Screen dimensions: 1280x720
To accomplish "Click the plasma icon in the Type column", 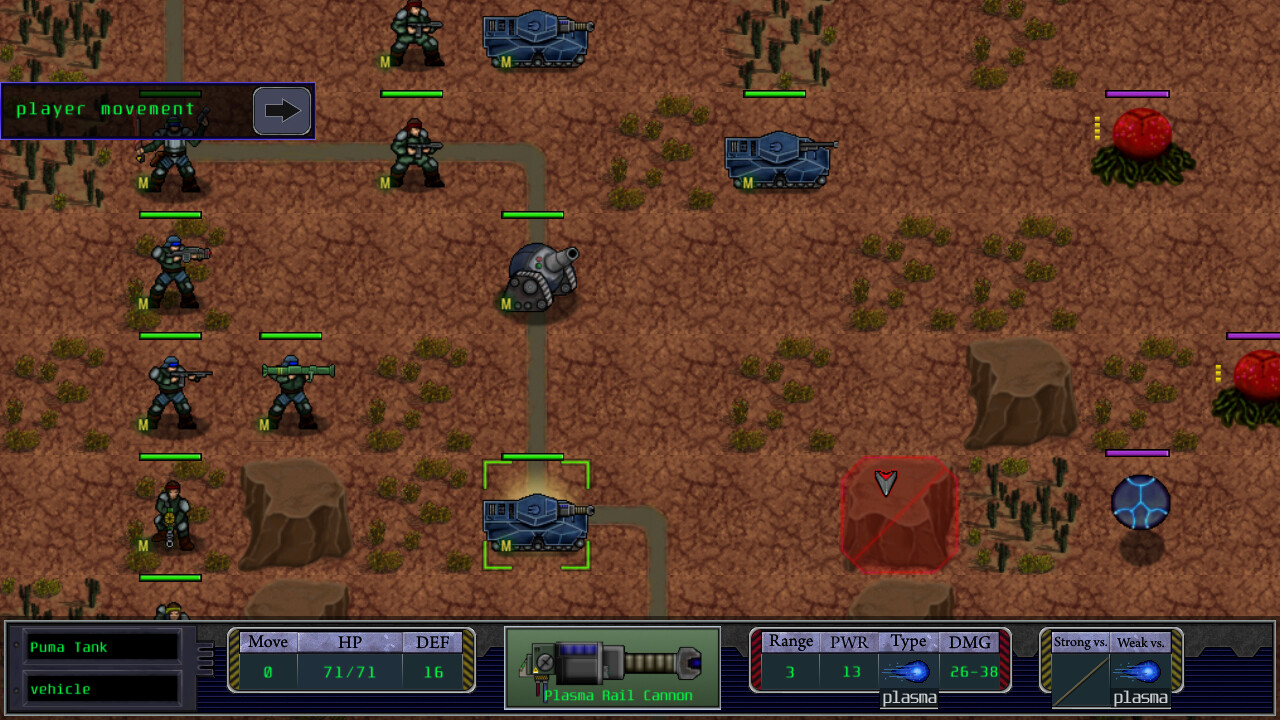I will (x=908, y=672).
